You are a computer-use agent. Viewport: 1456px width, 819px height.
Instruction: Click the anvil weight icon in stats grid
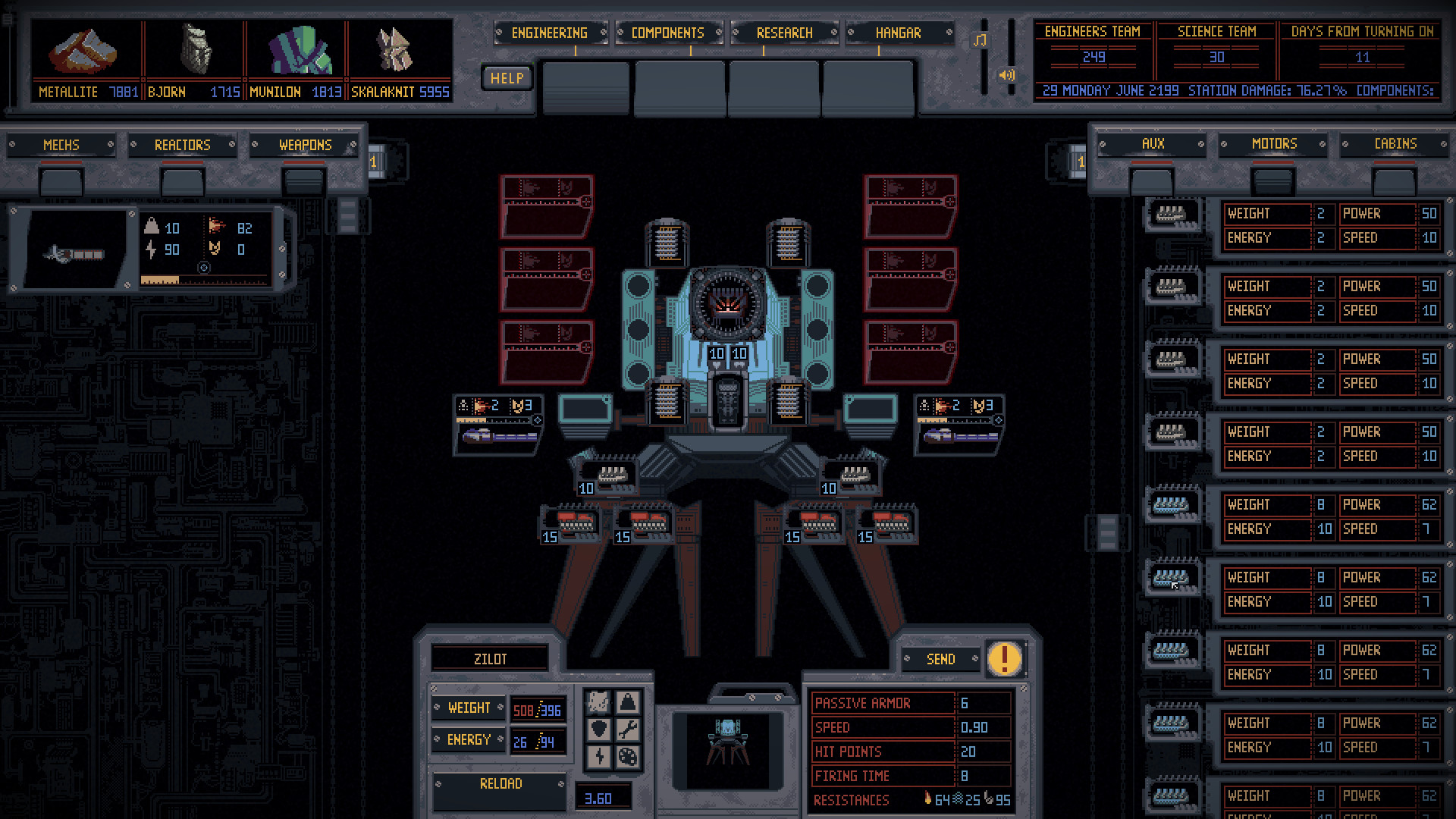click(x=628, y=702)
